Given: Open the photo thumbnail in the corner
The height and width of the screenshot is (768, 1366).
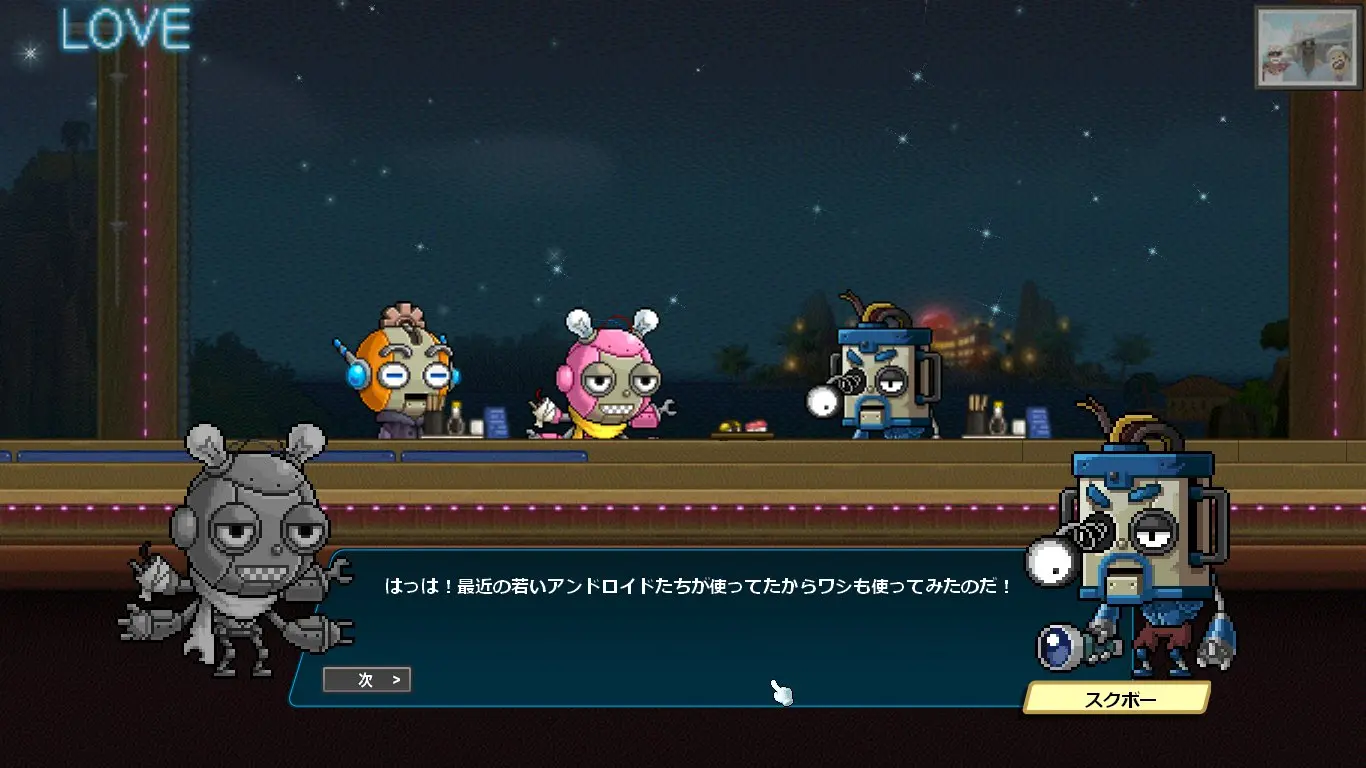Looking at the screenshot, I should (x=1307, y=47).
